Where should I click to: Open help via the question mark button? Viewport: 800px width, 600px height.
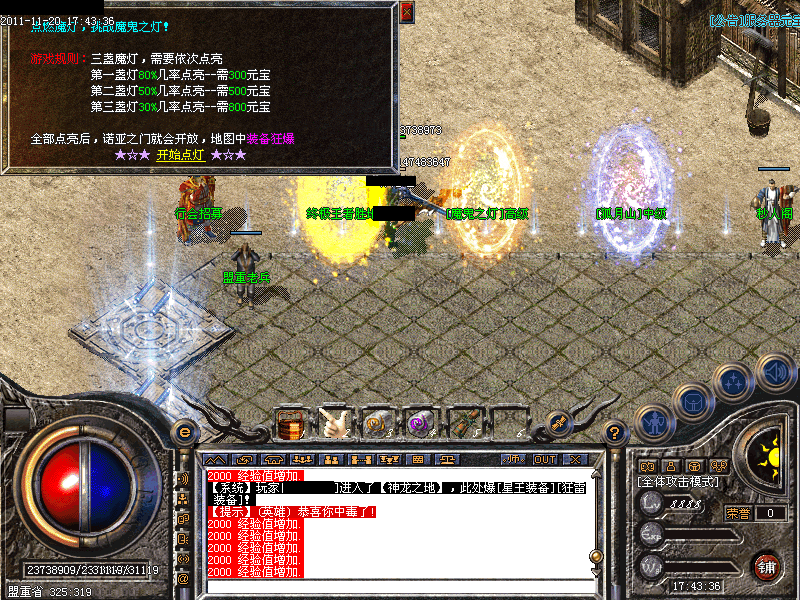tap(616, 433)
